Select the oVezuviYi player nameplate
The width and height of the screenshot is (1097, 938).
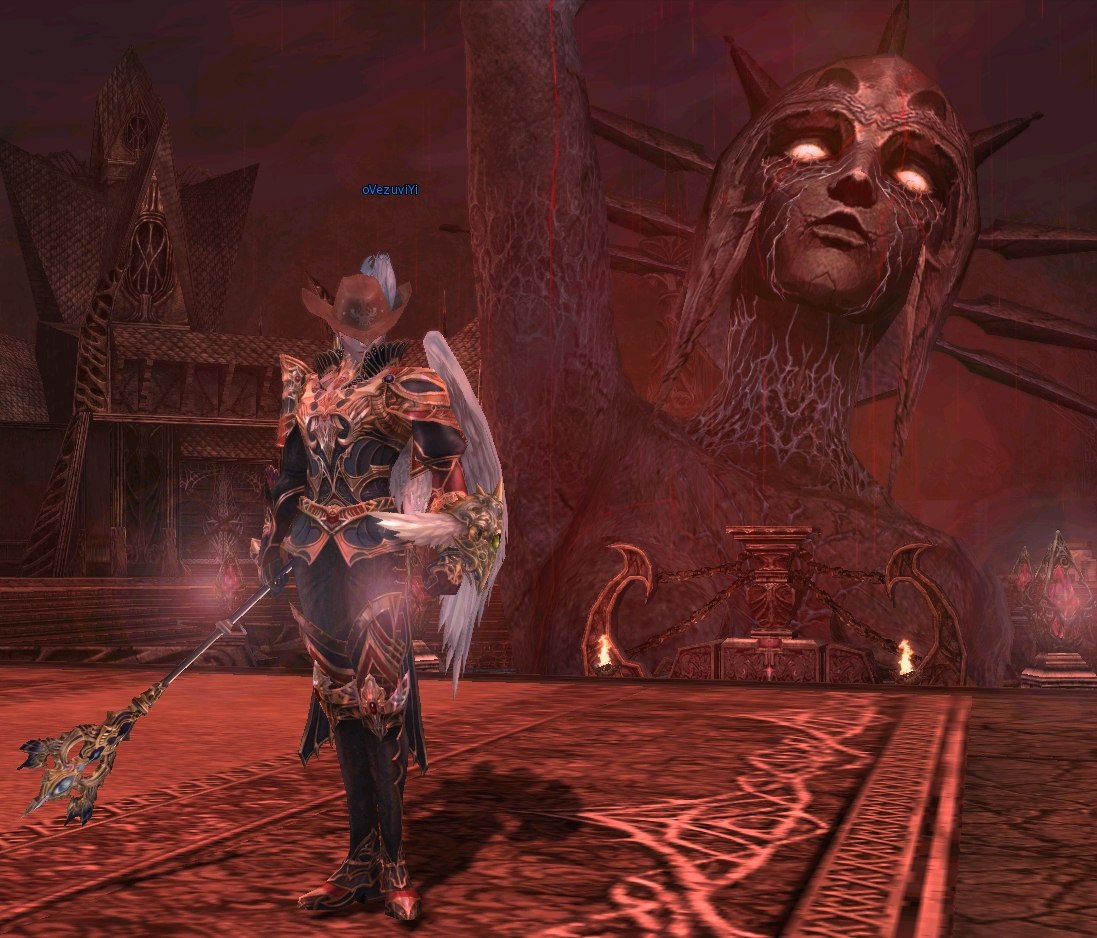tap(389, 190)
